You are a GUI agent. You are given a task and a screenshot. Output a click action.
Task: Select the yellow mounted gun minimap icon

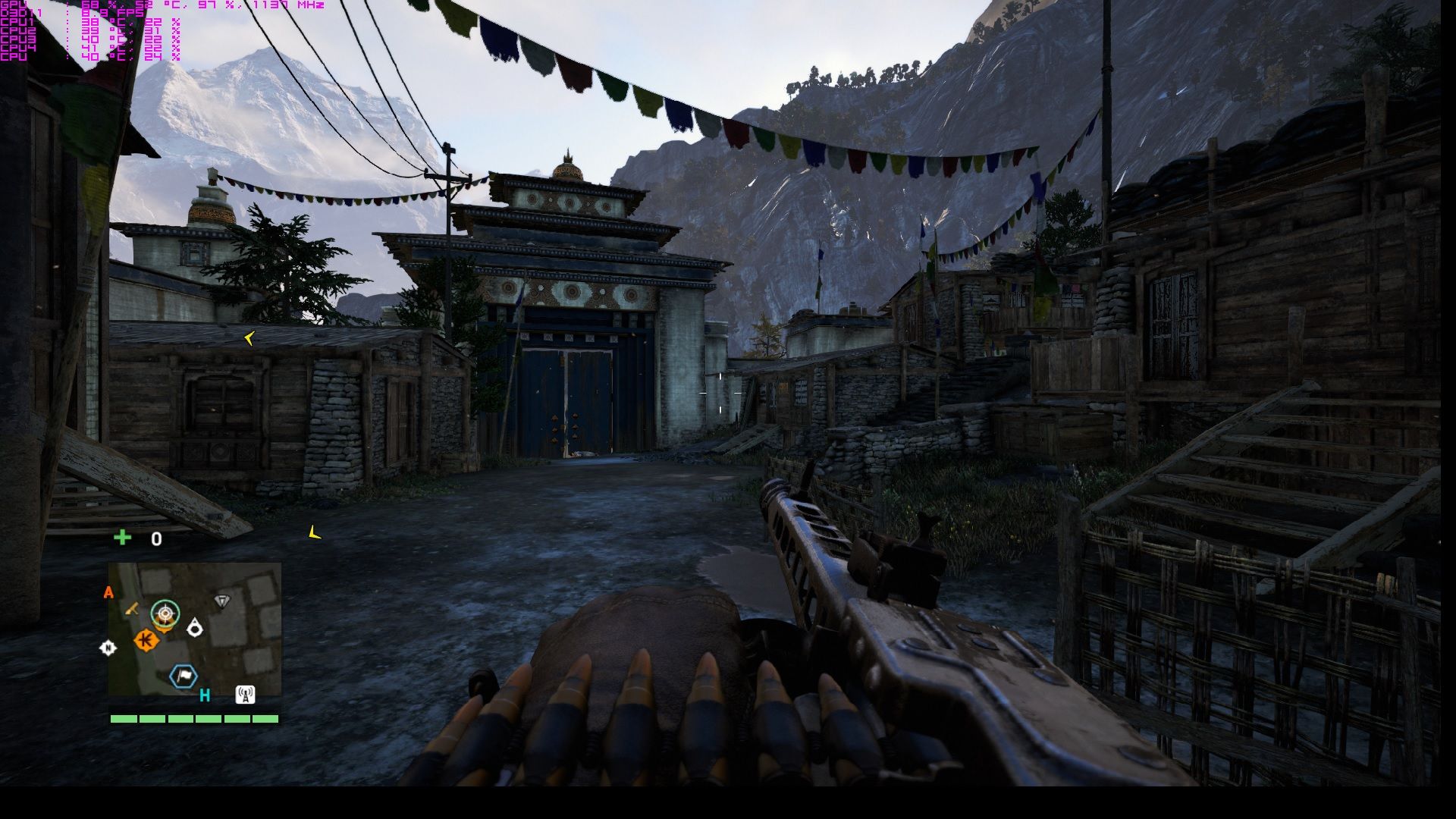(133, 608)
